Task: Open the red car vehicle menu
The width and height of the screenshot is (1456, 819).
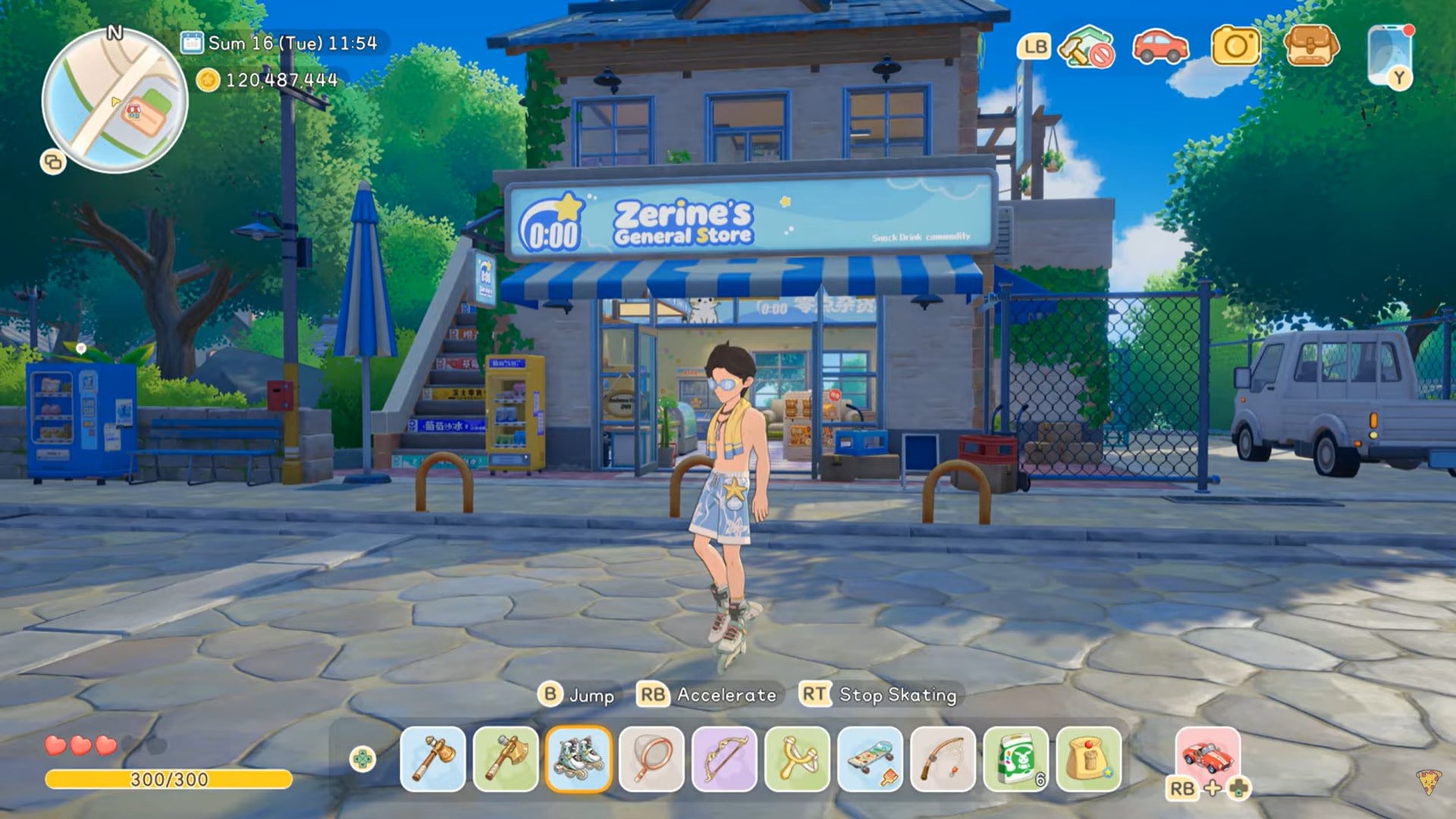Action: click(x=1159, y=47)
